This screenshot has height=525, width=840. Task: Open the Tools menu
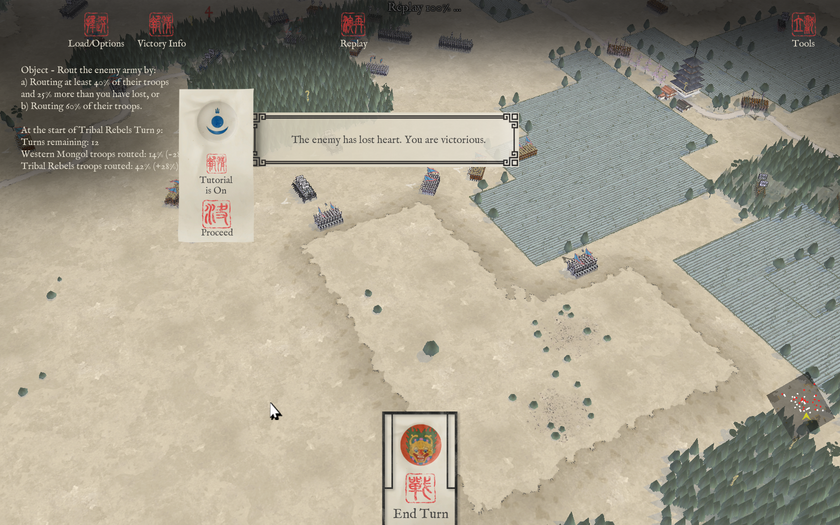[803, 29]
